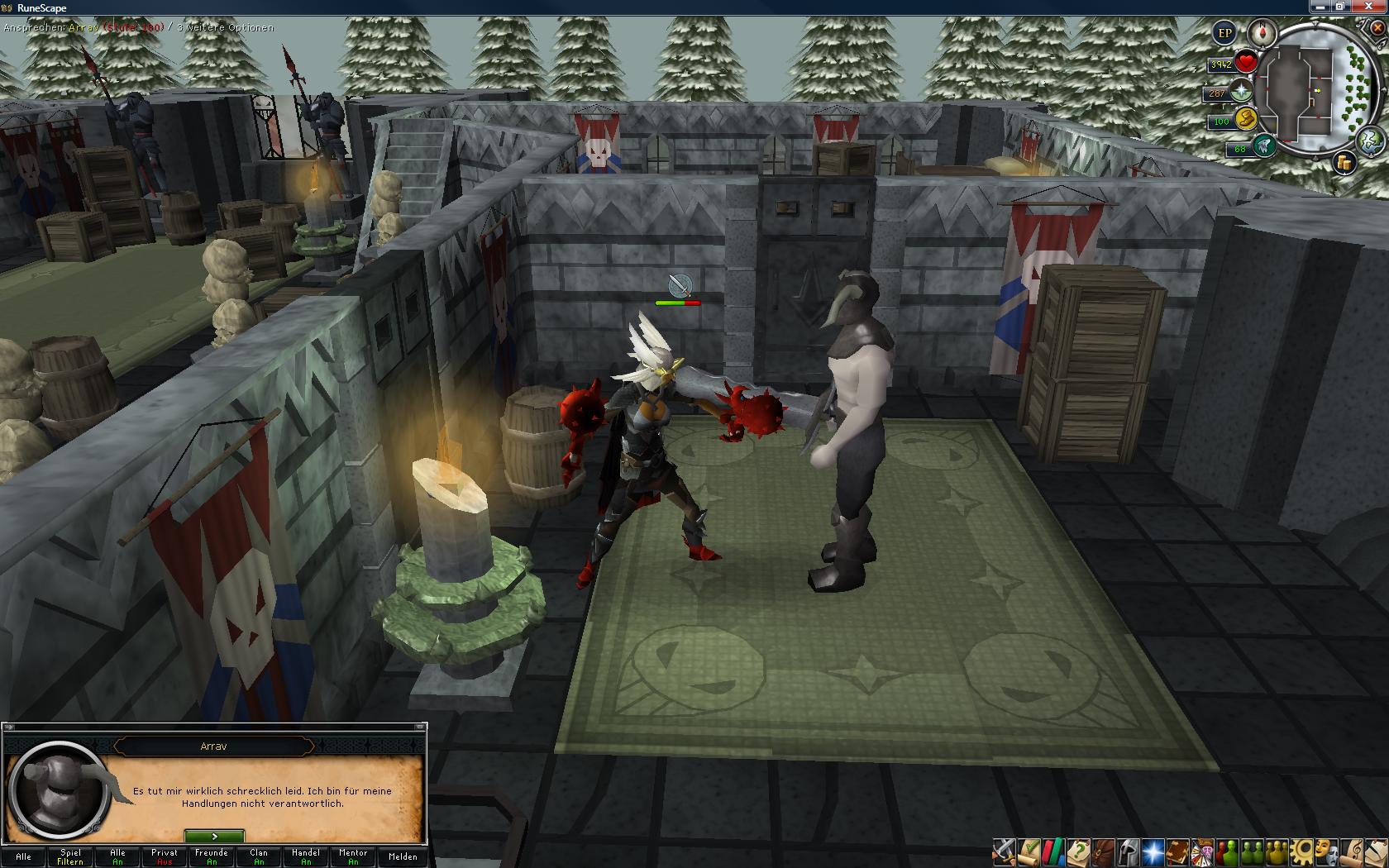
Task: Open the Handel chat filter
Action: tap(306, 856)
